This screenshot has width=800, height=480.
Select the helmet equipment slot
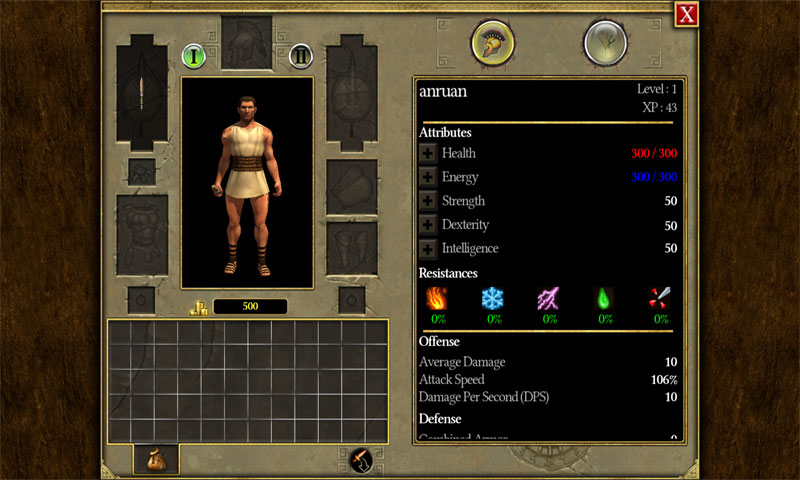246,42
